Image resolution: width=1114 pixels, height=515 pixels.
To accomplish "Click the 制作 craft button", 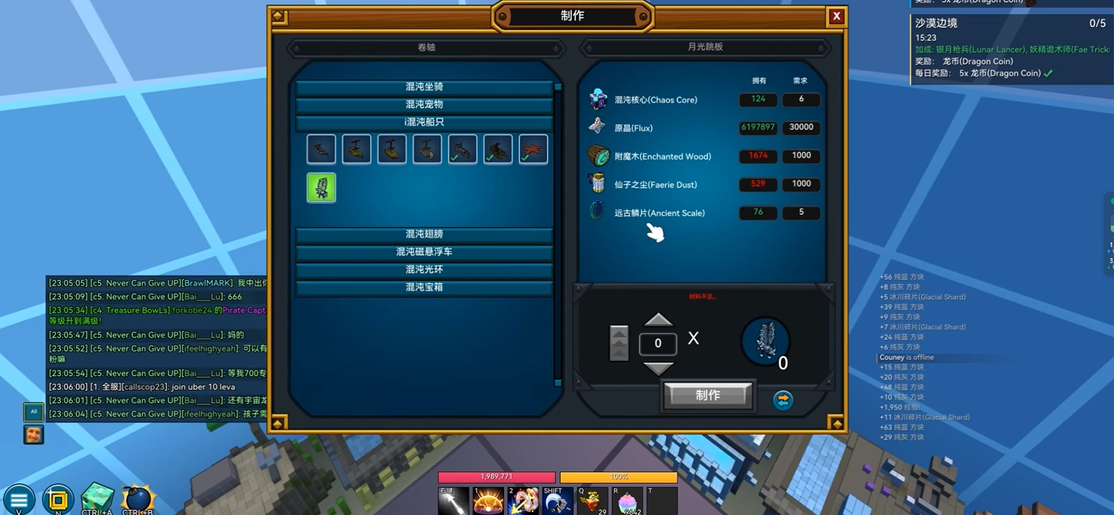I will pos(707,395).
